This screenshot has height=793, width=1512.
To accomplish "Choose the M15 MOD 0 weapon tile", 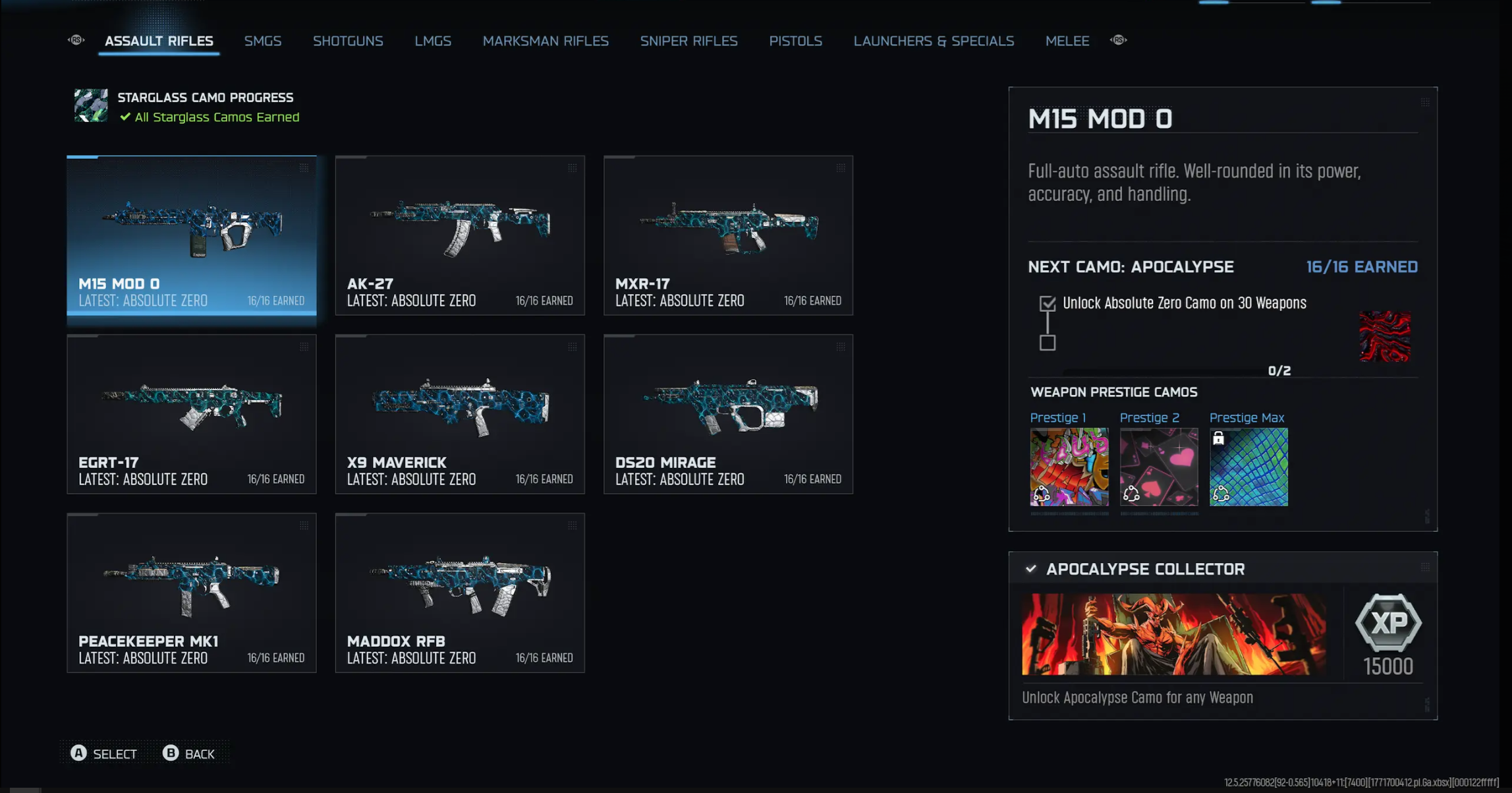I will point(192,235).
